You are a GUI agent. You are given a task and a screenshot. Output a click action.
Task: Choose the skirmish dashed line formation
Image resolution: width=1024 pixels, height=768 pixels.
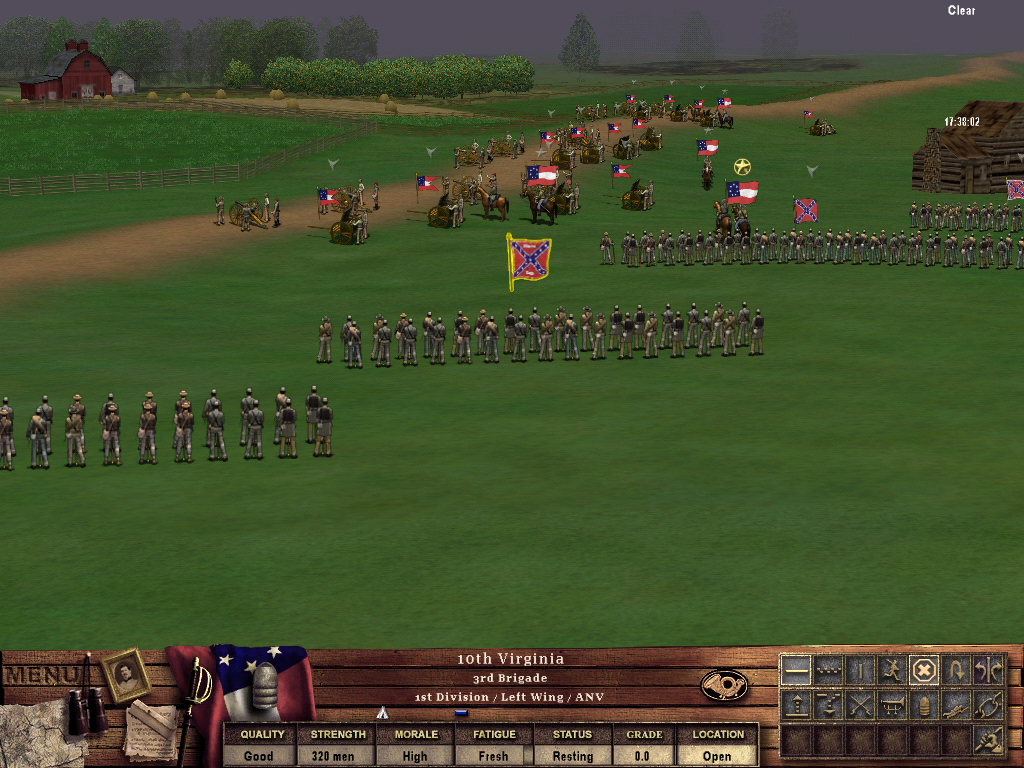click(x=828, y=670)
